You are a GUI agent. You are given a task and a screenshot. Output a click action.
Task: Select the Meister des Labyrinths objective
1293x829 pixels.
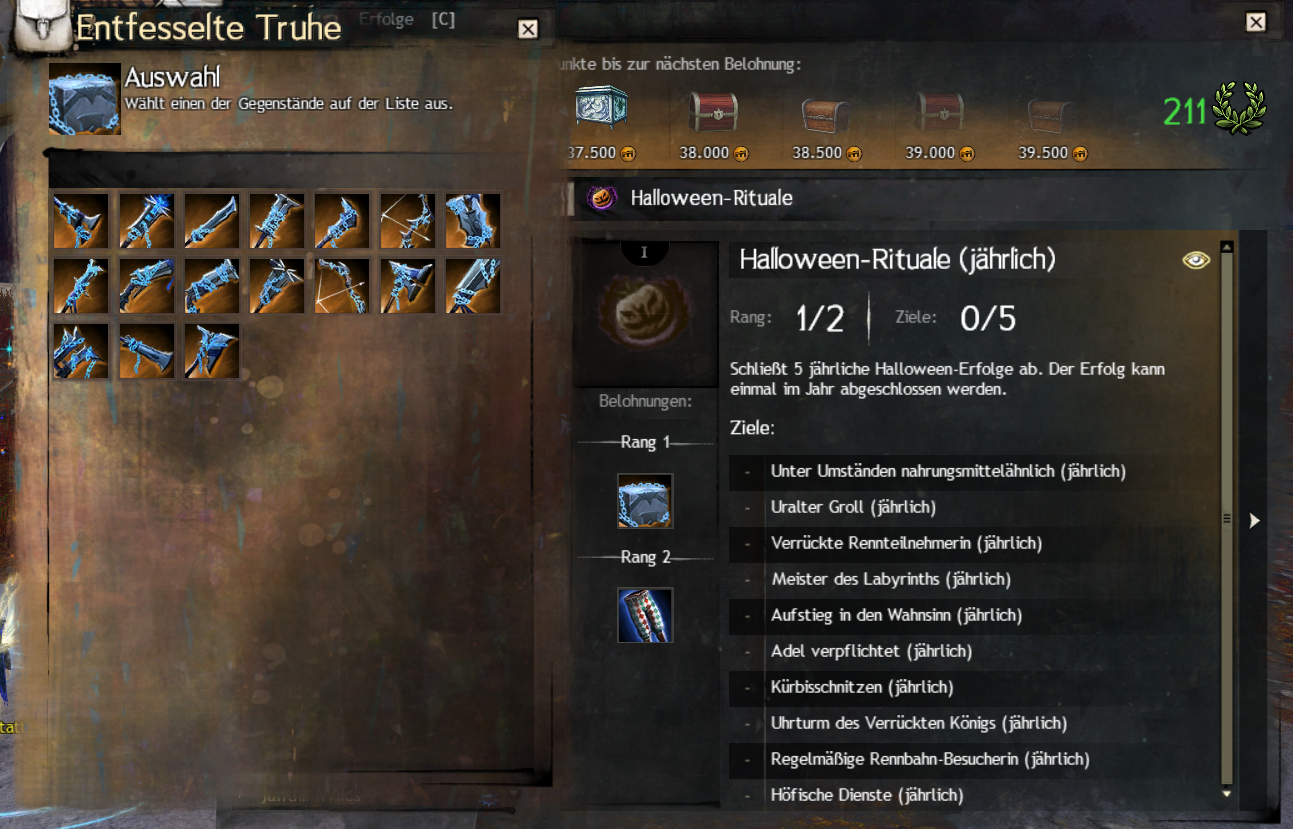[890, 579]
